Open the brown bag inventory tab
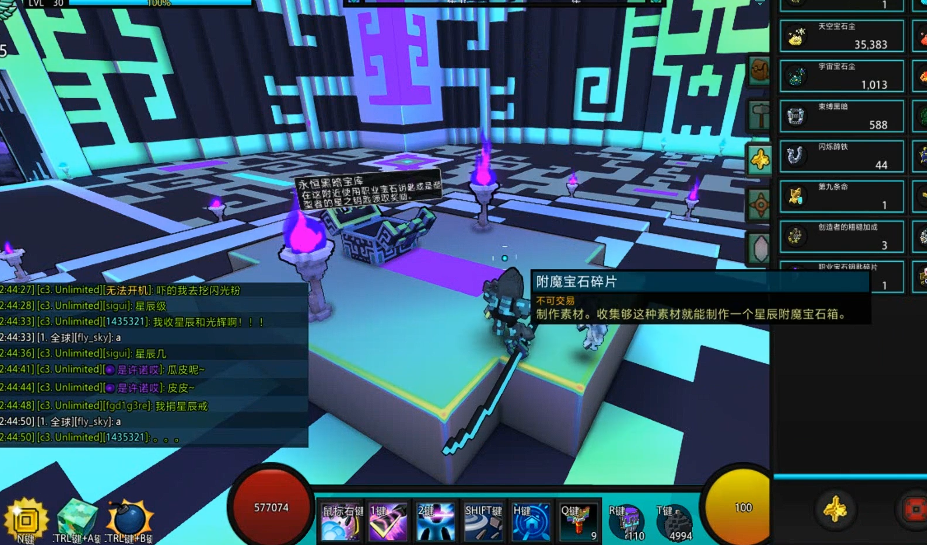Image resolution: width=927 pixels, height=545 pixels. pos(759,70)
